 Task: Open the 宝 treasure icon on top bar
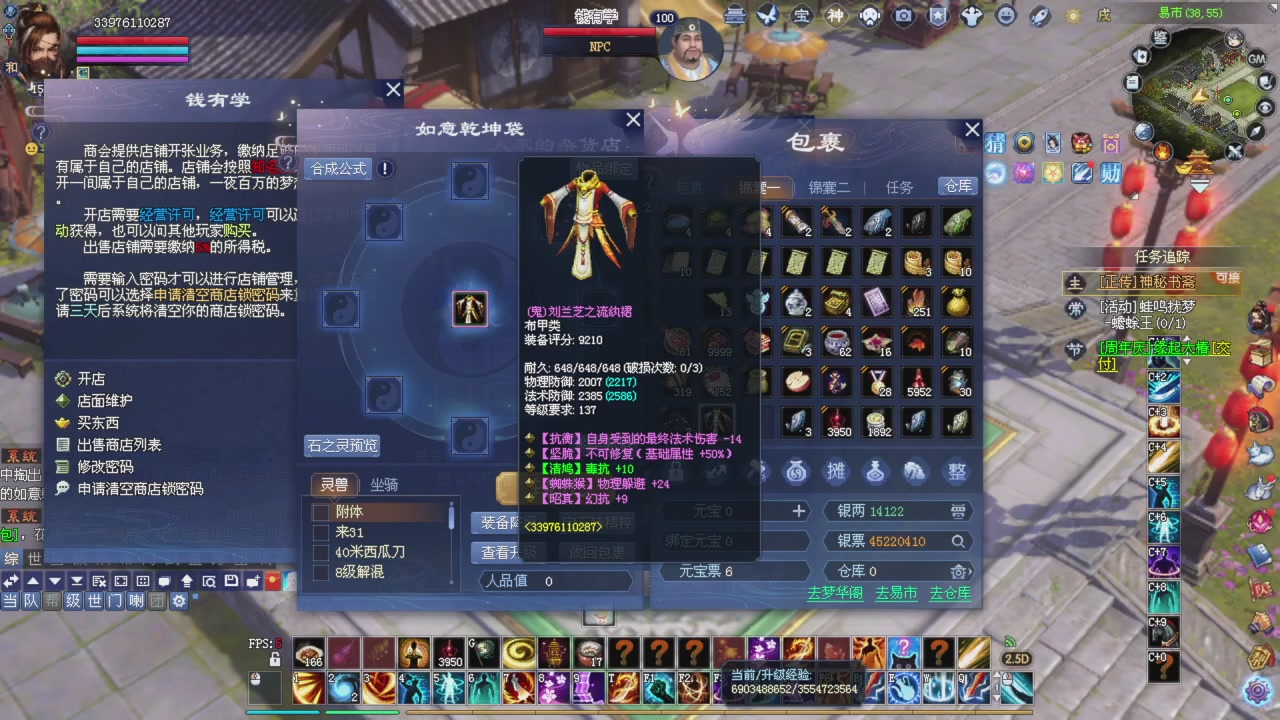pos(801,16)
